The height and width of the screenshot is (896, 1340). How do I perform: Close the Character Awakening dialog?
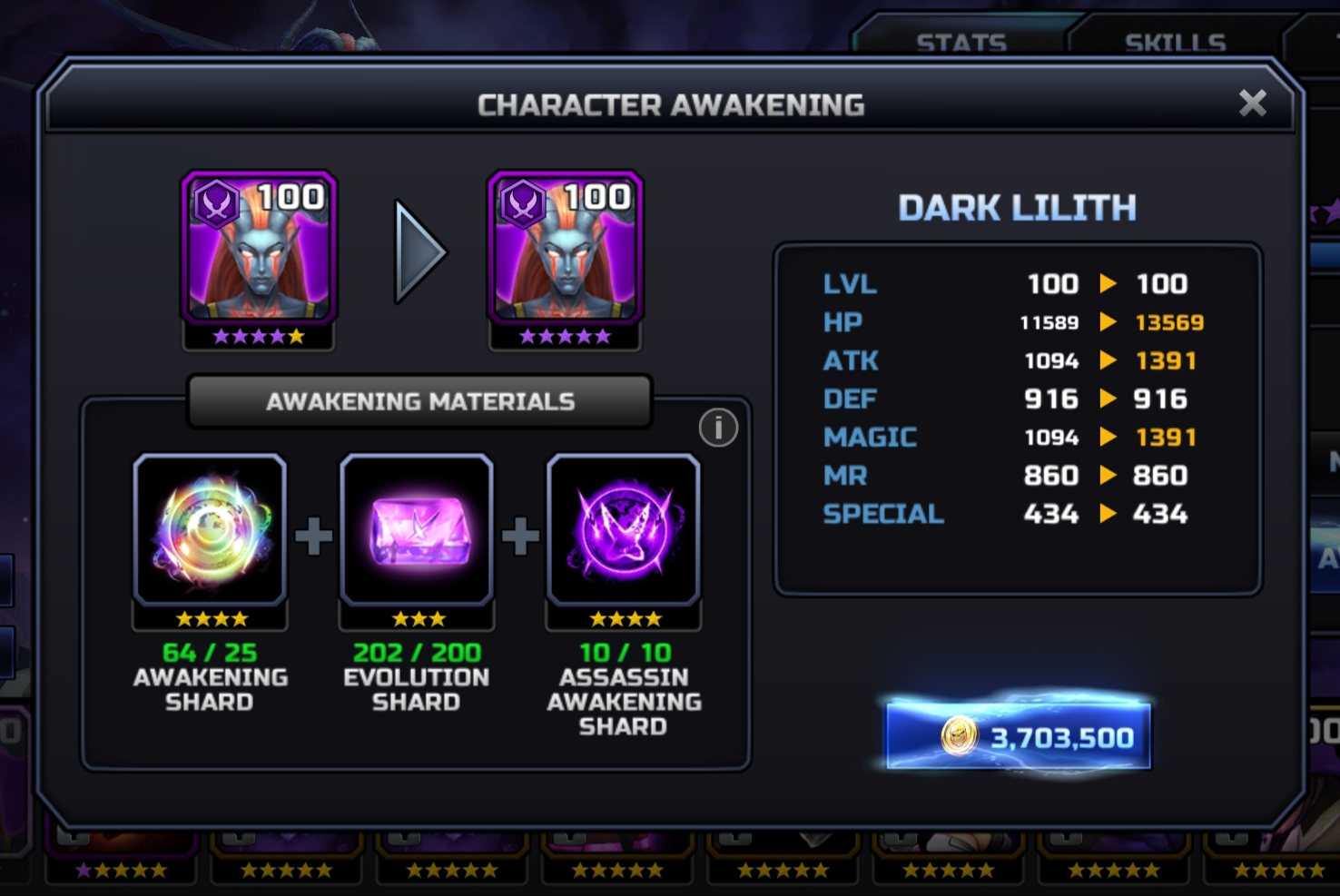point(1252,103)
